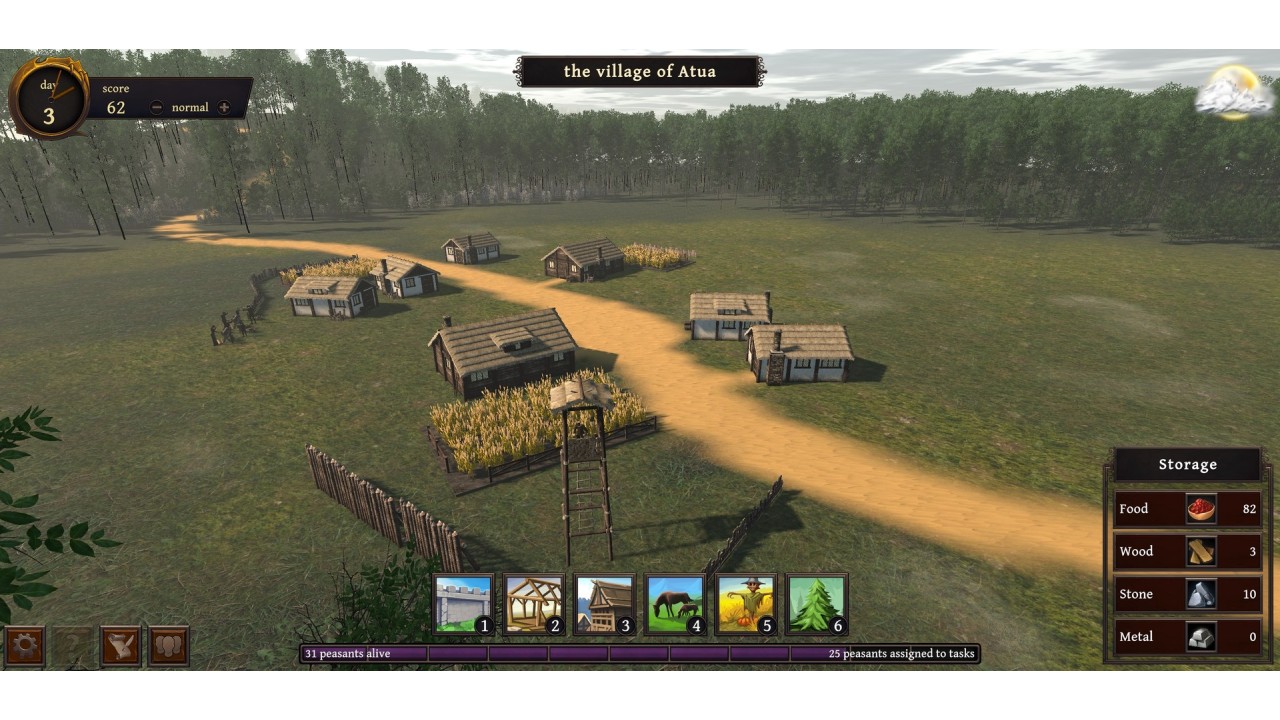Screen dimensions: 1280x720
Task: Show the peasants group panel
Action: [168, 646]
